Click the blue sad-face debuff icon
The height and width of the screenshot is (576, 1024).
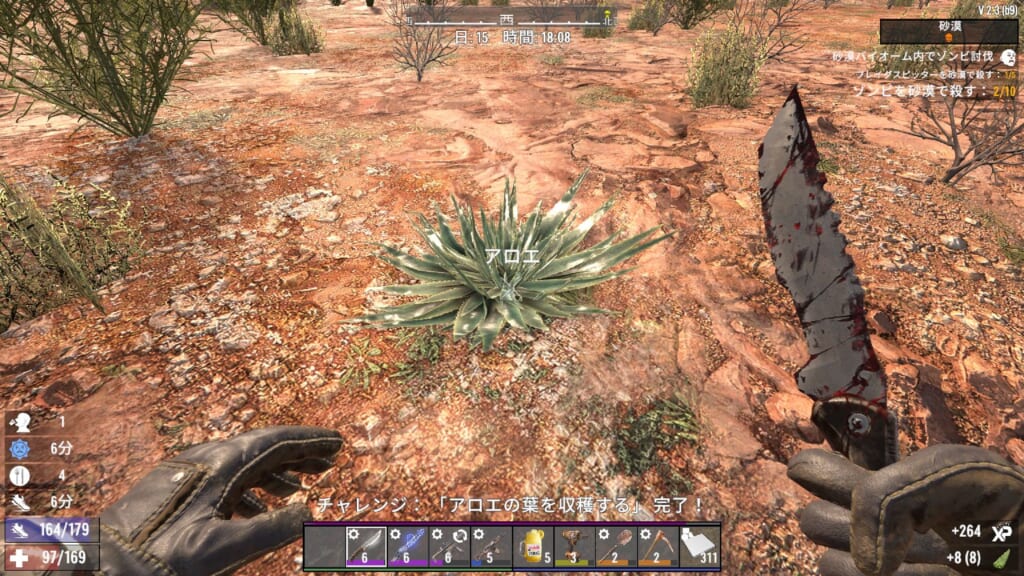point(20,448)
